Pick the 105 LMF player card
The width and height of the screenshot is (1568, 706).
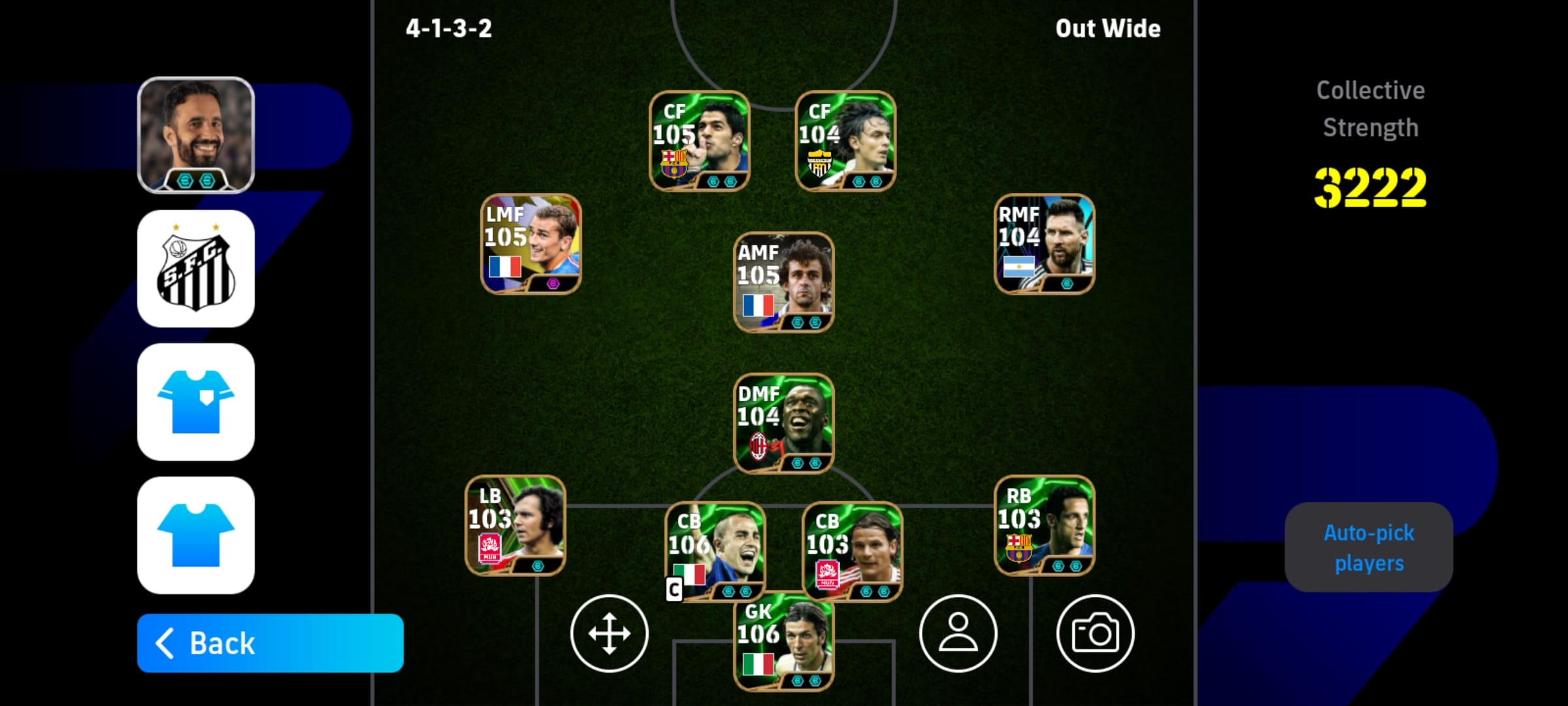coord(531,244)
